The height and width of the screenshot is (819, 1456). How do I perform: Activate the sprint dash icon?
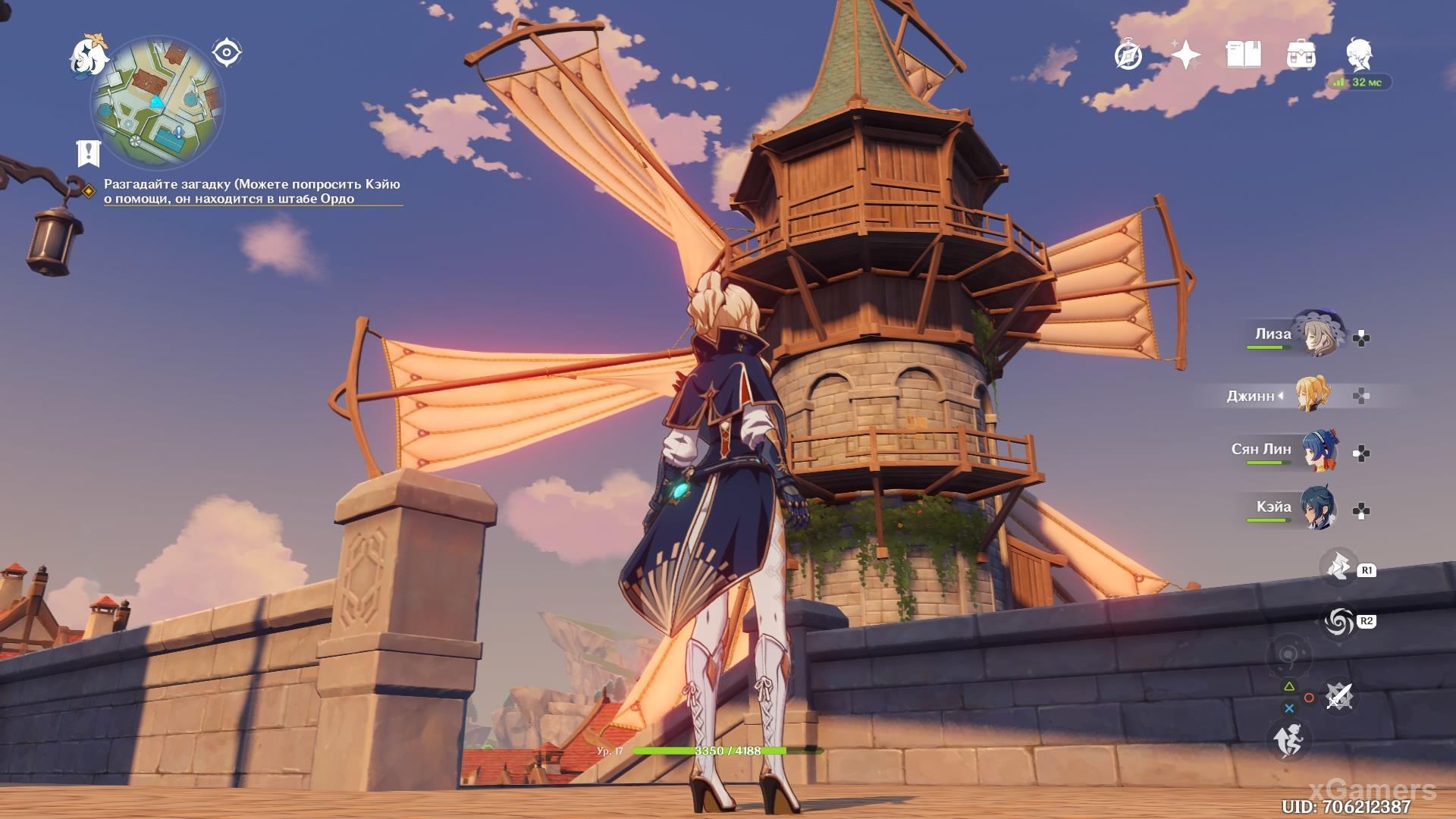(x=1289, y=739)
